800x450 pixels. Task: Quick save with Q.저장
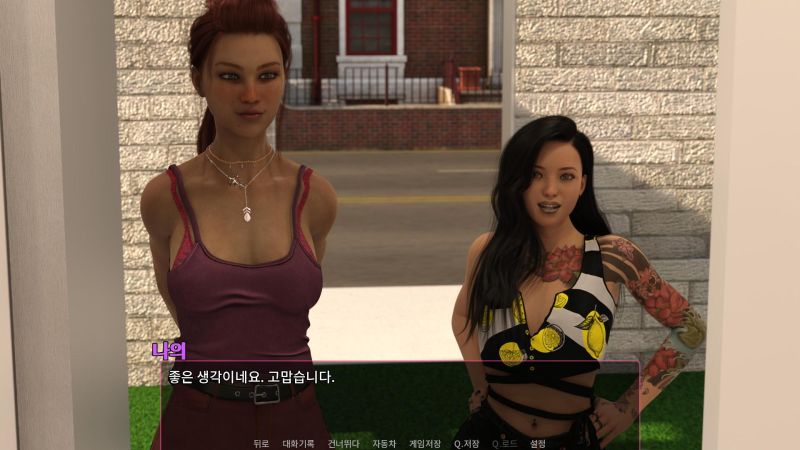coord(467,443)
